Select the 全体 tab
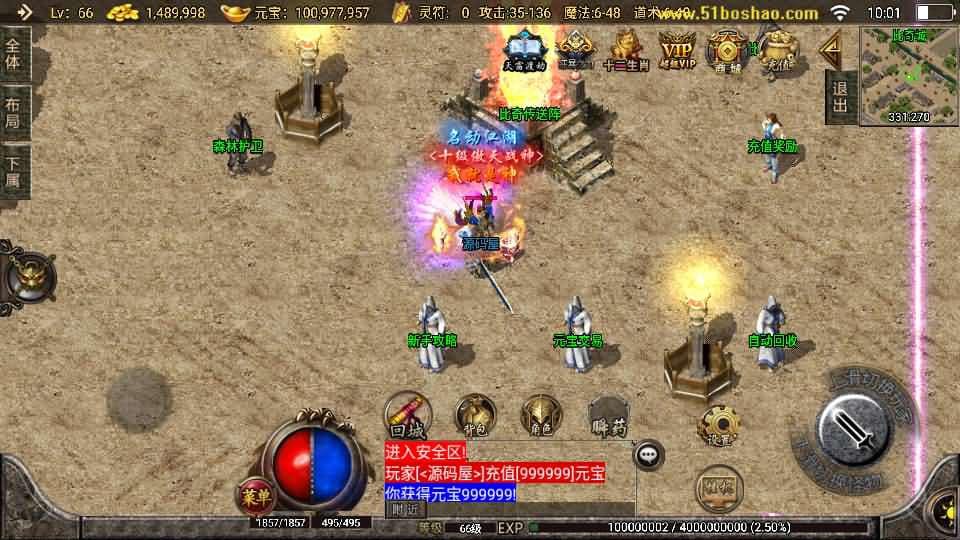This screenshot has width=960, height=540. (x=13, y=53)
